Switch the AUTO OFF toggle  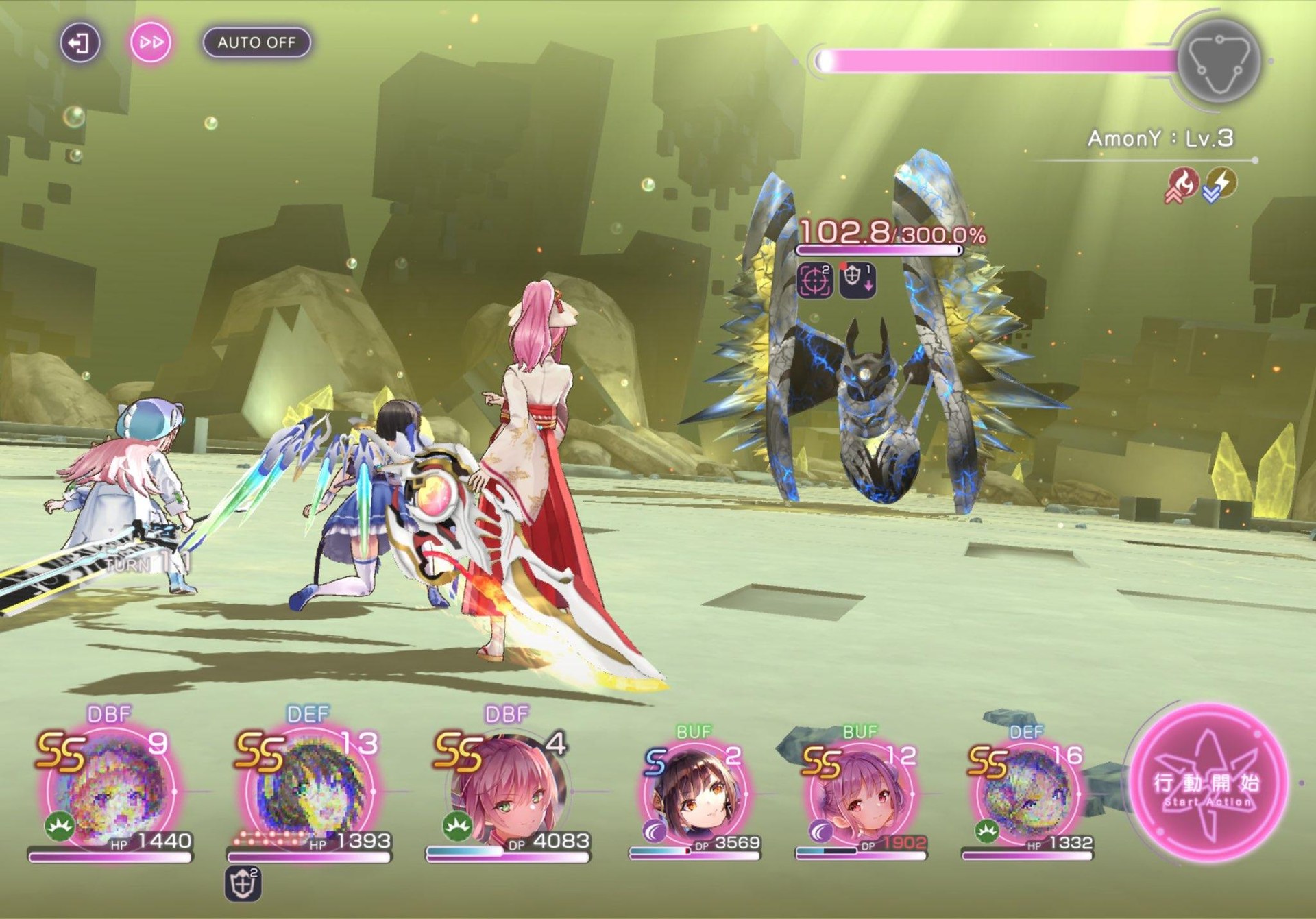tap(256, 42)
